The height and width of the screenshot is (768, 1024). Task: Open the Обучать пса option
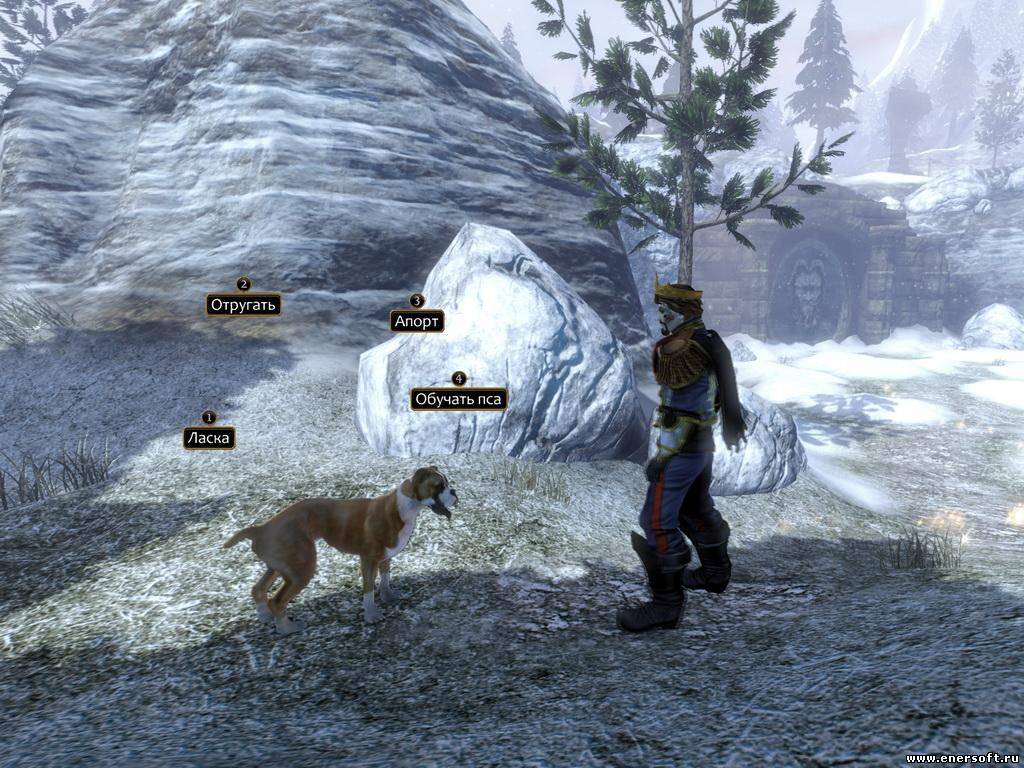click(459, 399)
